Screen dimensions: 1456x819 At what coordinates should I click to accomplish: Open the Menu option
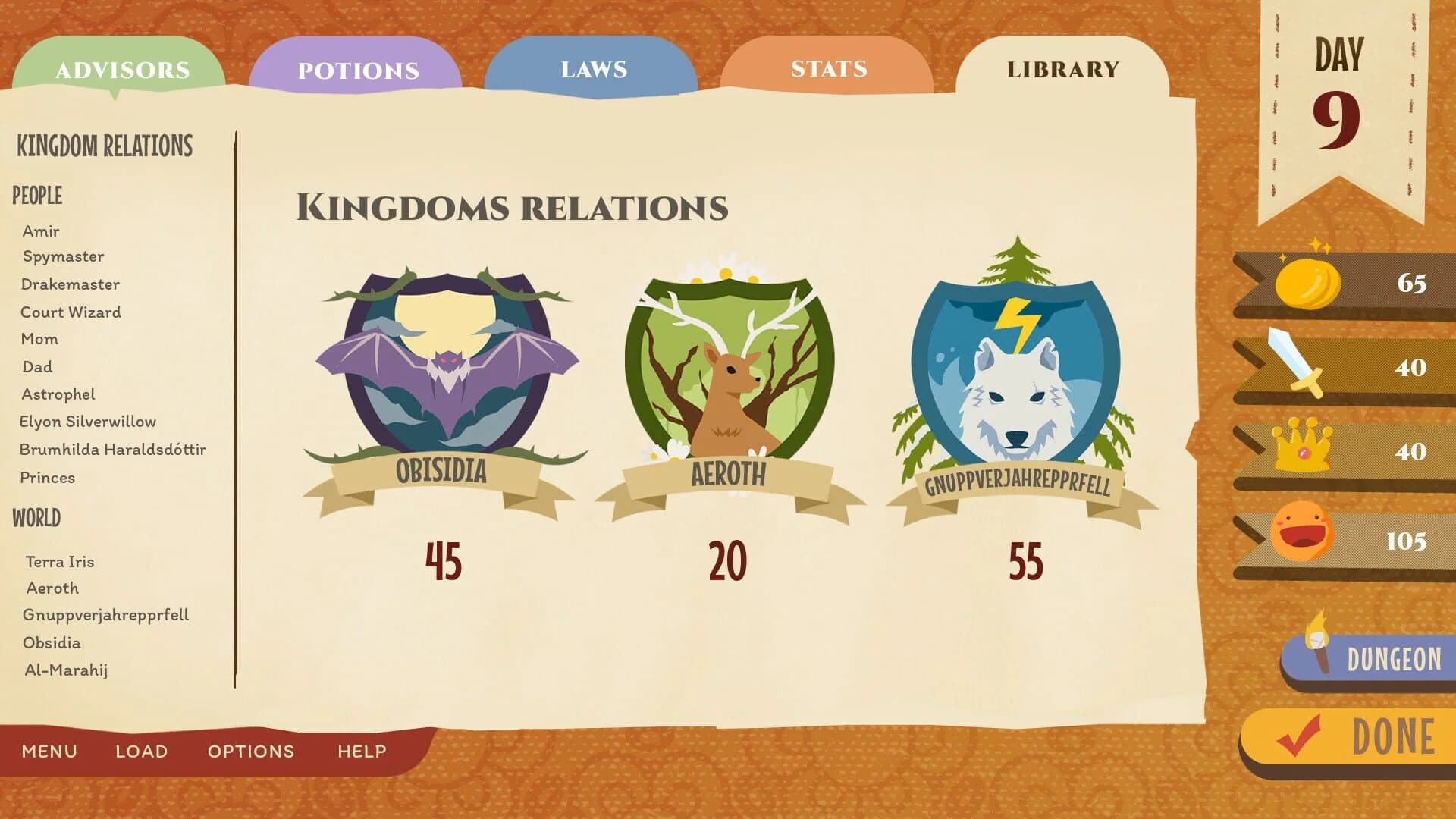pos(49,752)
